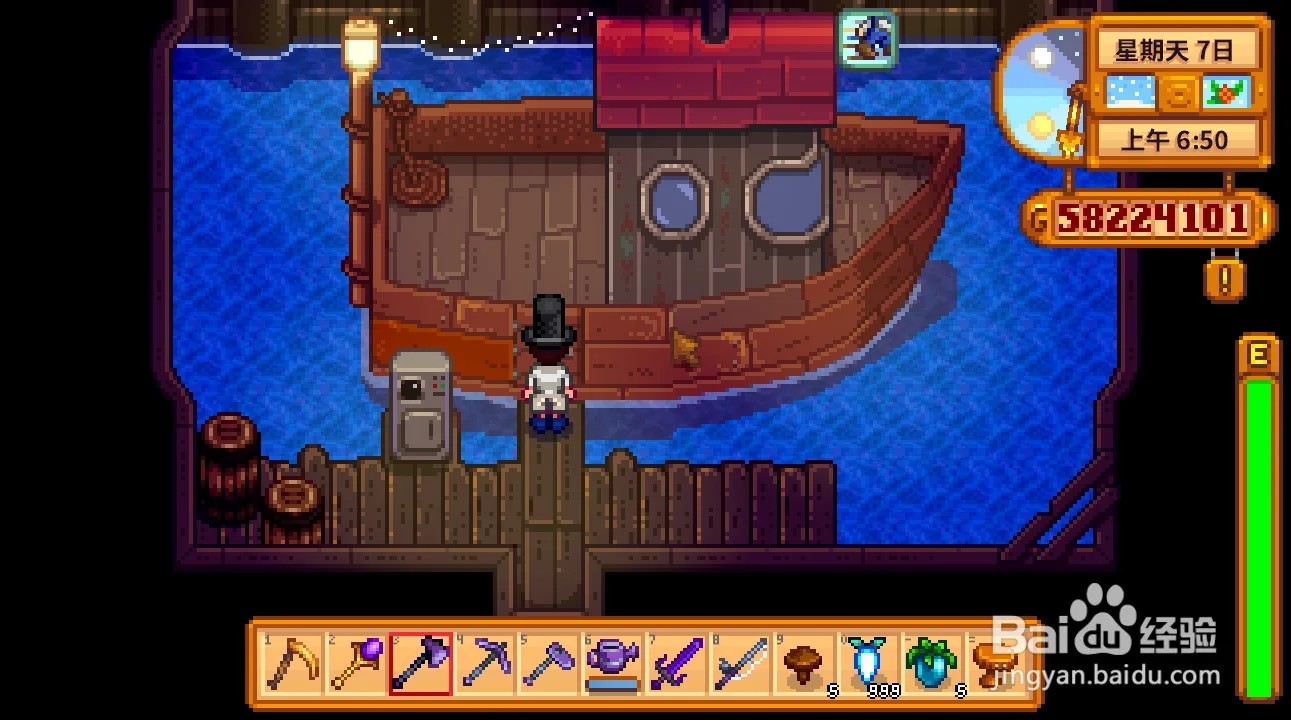Select the purple-gem return scepter slot
The width and height of the screenshot is (1291, 720).
(357, 663)
